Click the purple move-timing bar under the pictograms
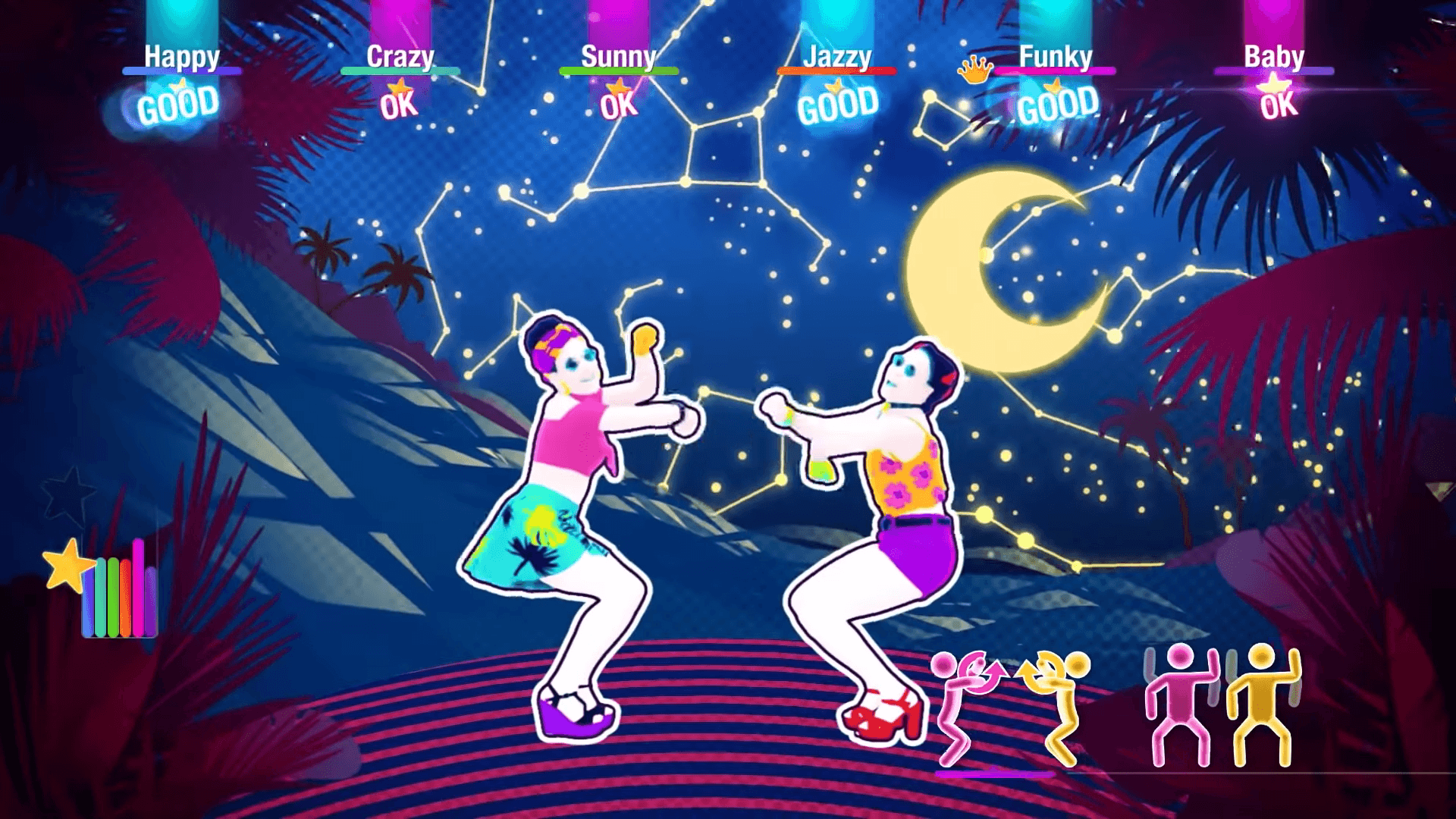The image size is (1456, 819). tap(996, 773)
